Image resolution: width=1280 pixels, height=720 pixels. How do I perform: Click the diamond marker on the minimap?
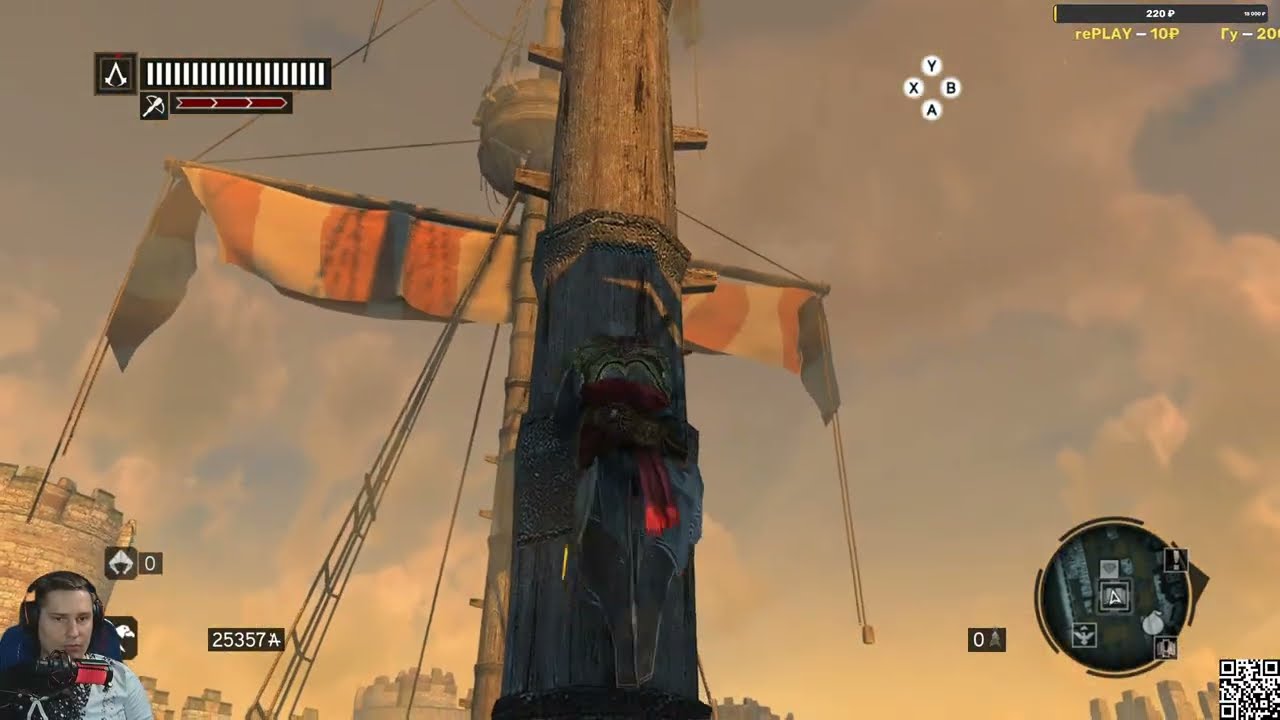1109,569
